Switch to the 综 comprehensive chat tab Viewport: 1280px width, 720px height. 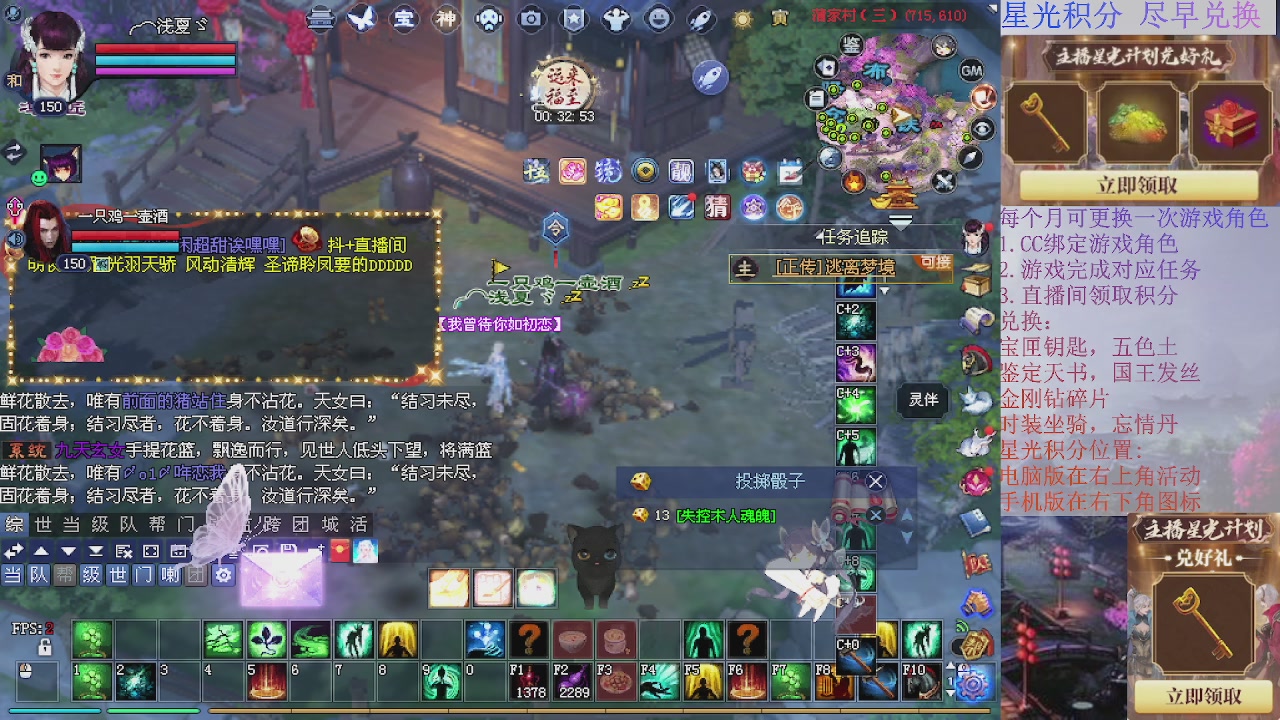pyautogui.click(x=13, y=525)
